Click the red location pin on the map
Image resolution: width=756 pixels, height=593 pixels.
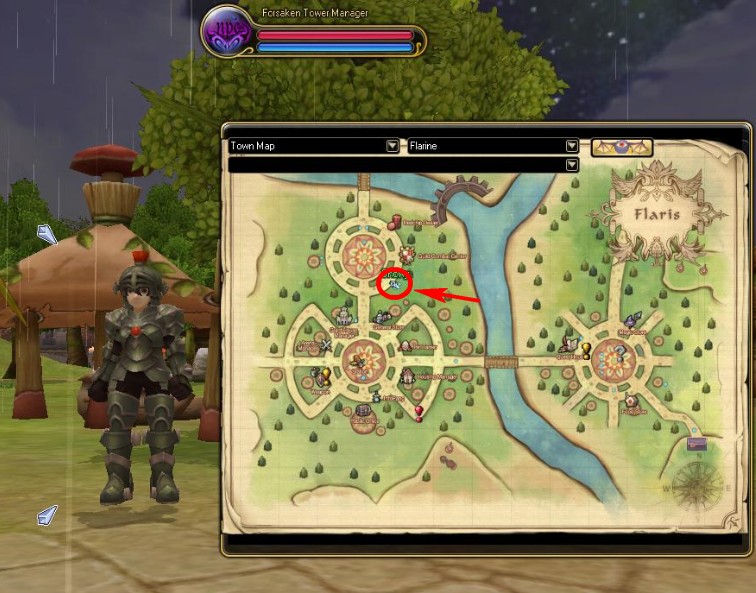pyautogui.click(x=419, y=410)
